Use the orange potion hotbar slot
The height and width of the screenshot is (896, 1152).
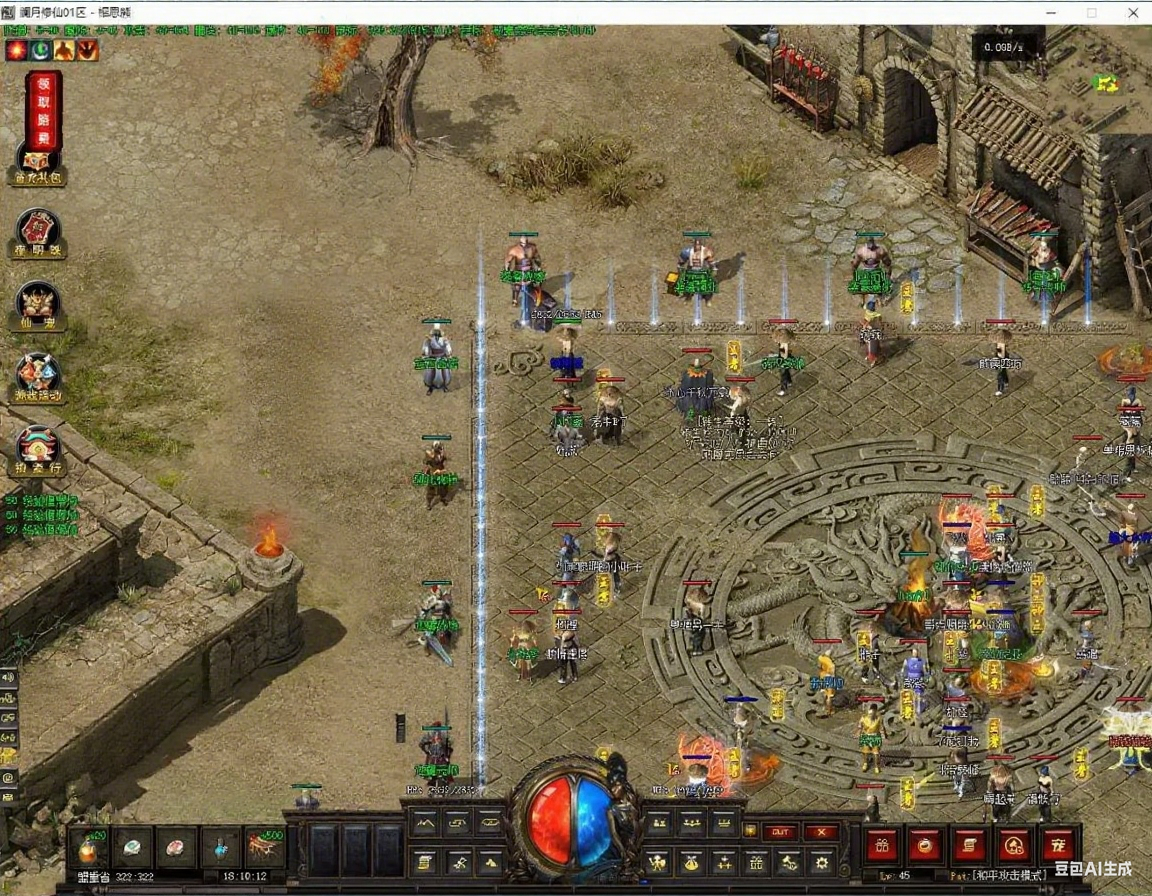click(x=88, y=848)
